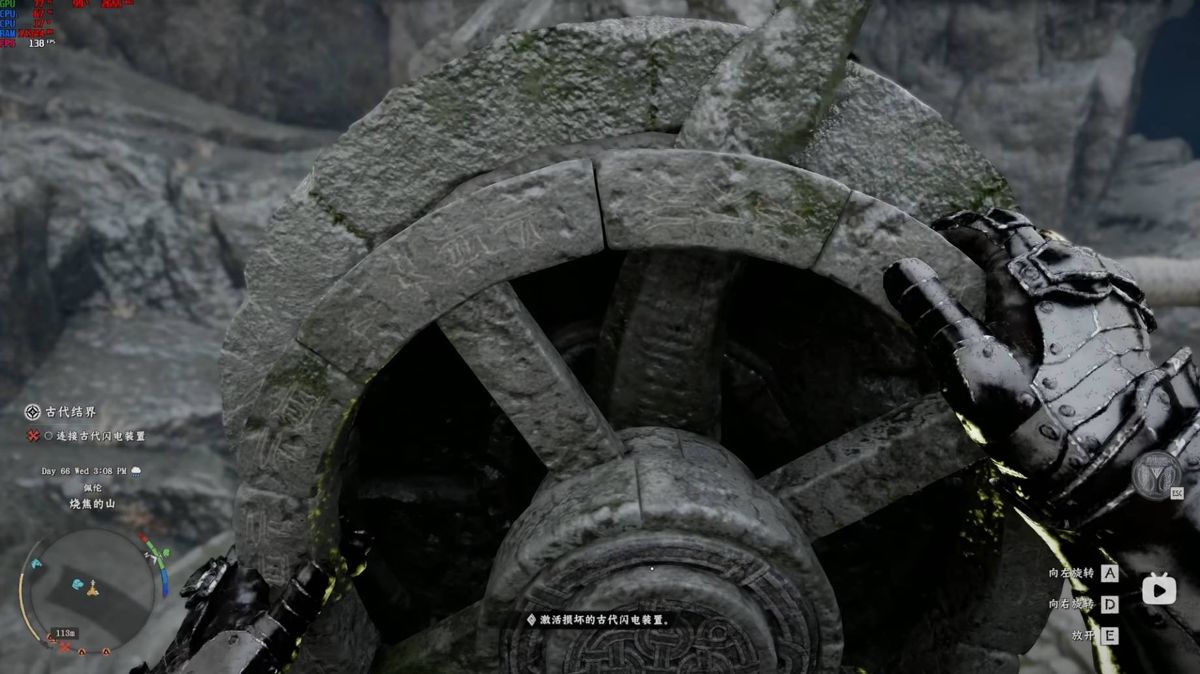Click the video play watermark icon
1200x674 pixels.
1159,589
